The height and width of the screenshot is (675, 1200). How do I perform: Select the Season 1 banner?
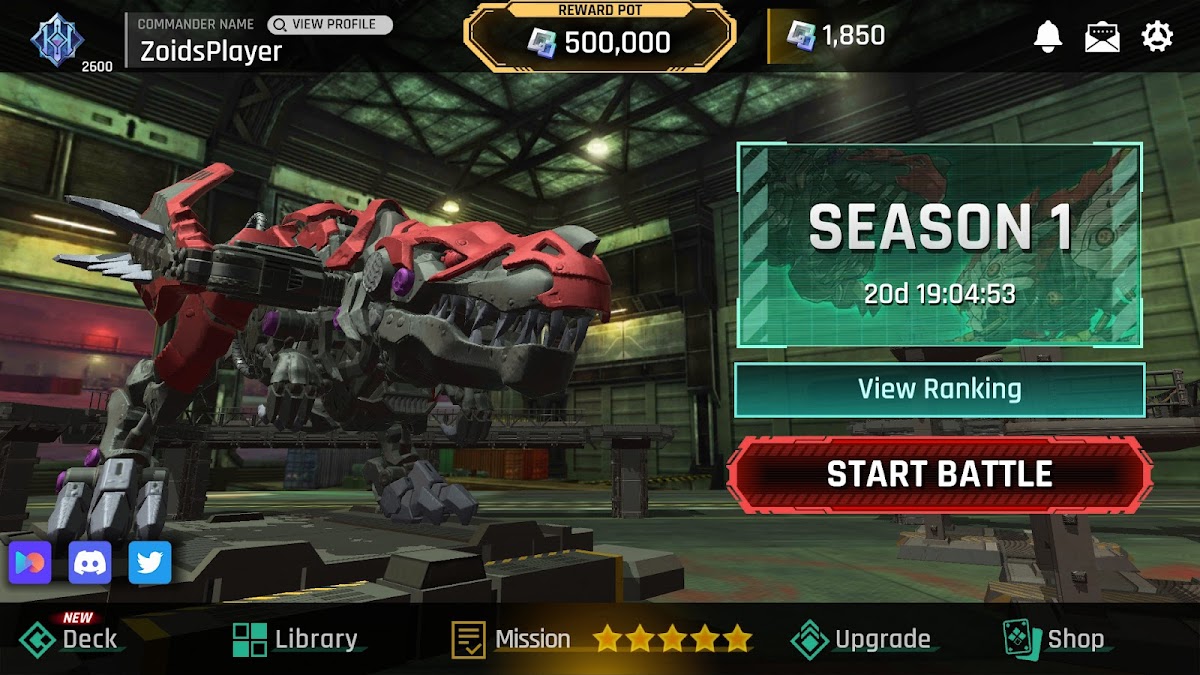pos(939,245)
